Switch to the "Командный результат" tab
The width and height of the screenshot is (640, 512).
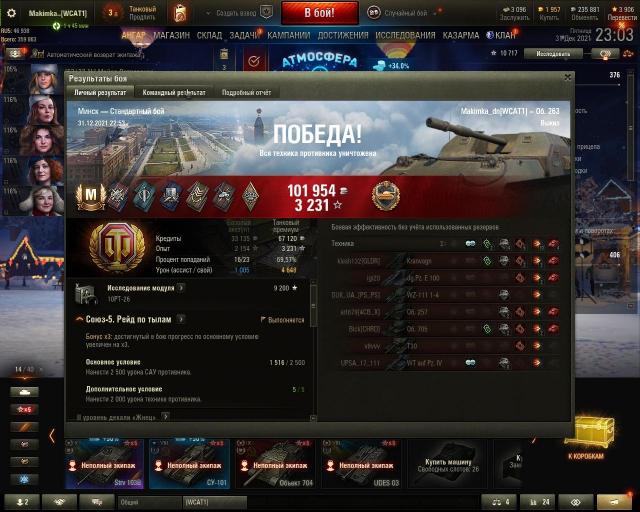point(174,92)
